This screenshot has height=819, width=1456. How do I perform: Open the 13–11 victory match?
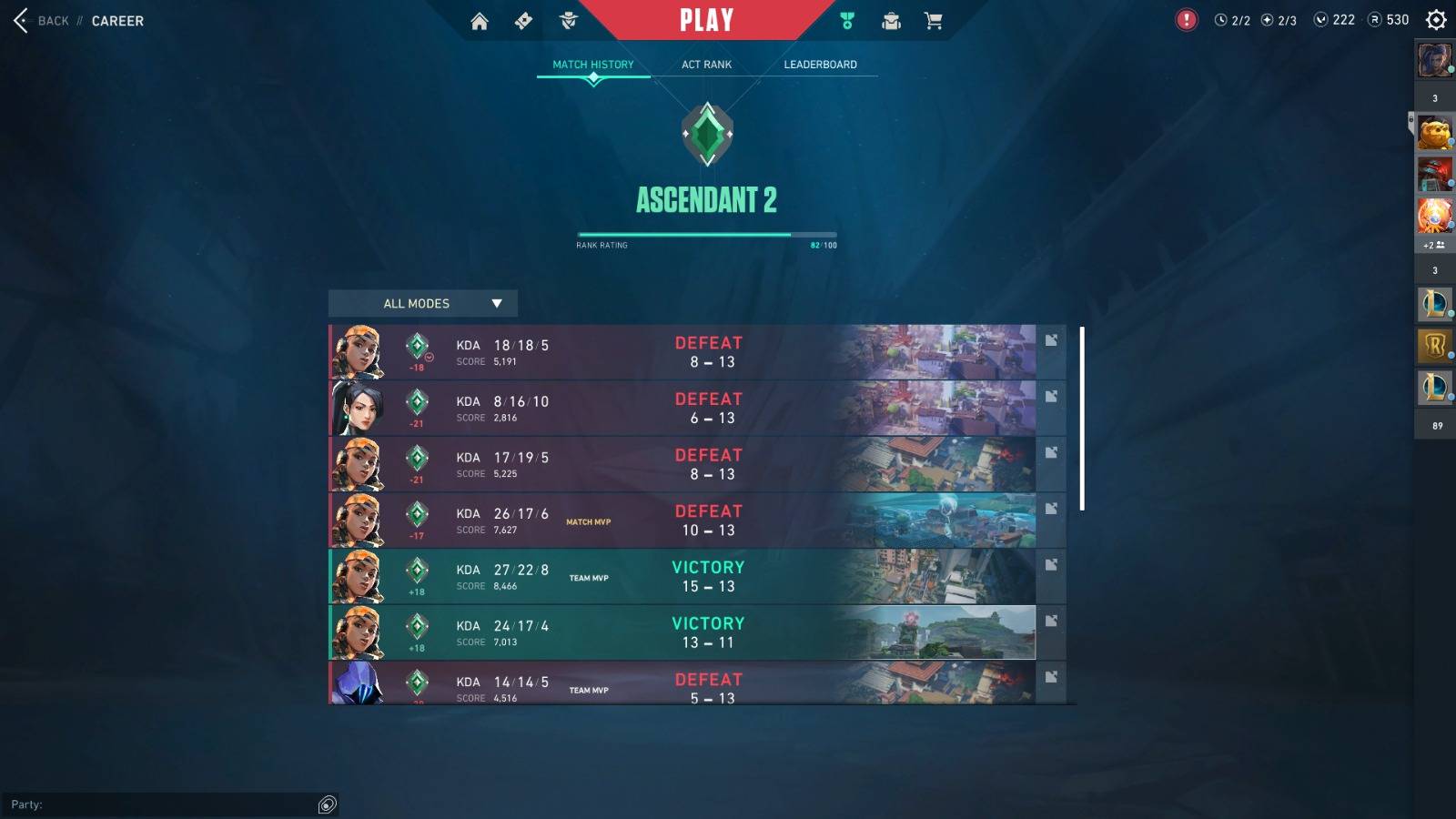click(682, 632)
